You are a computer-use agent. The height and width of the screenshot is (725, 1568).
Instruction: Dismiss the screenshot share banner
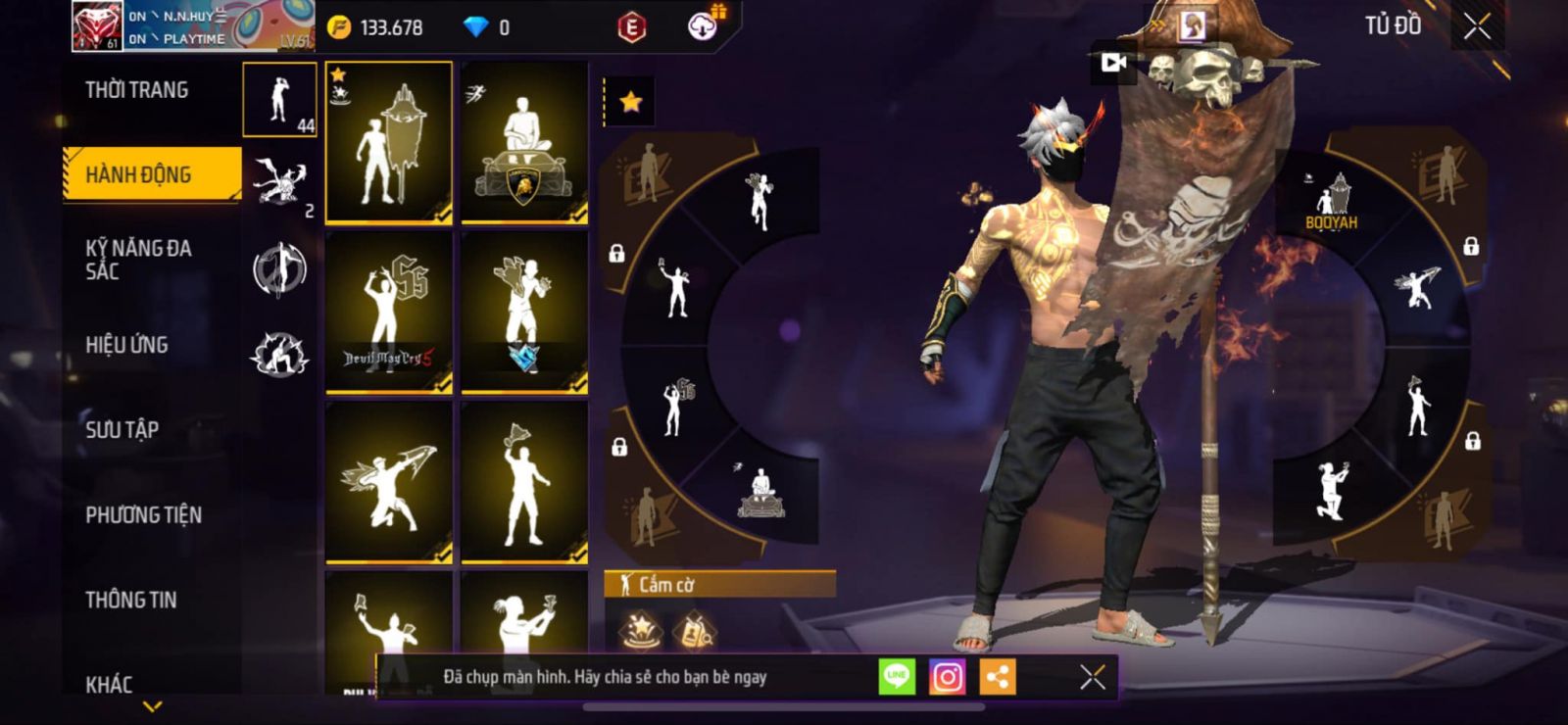pos(1092,677)
